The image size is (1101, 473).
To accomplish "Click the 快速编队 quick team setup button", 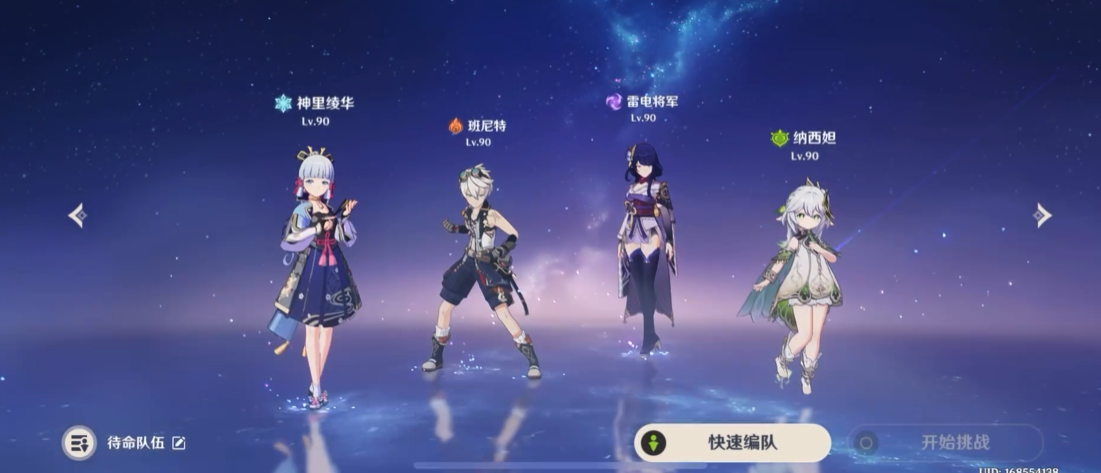I will pos(732,442).
